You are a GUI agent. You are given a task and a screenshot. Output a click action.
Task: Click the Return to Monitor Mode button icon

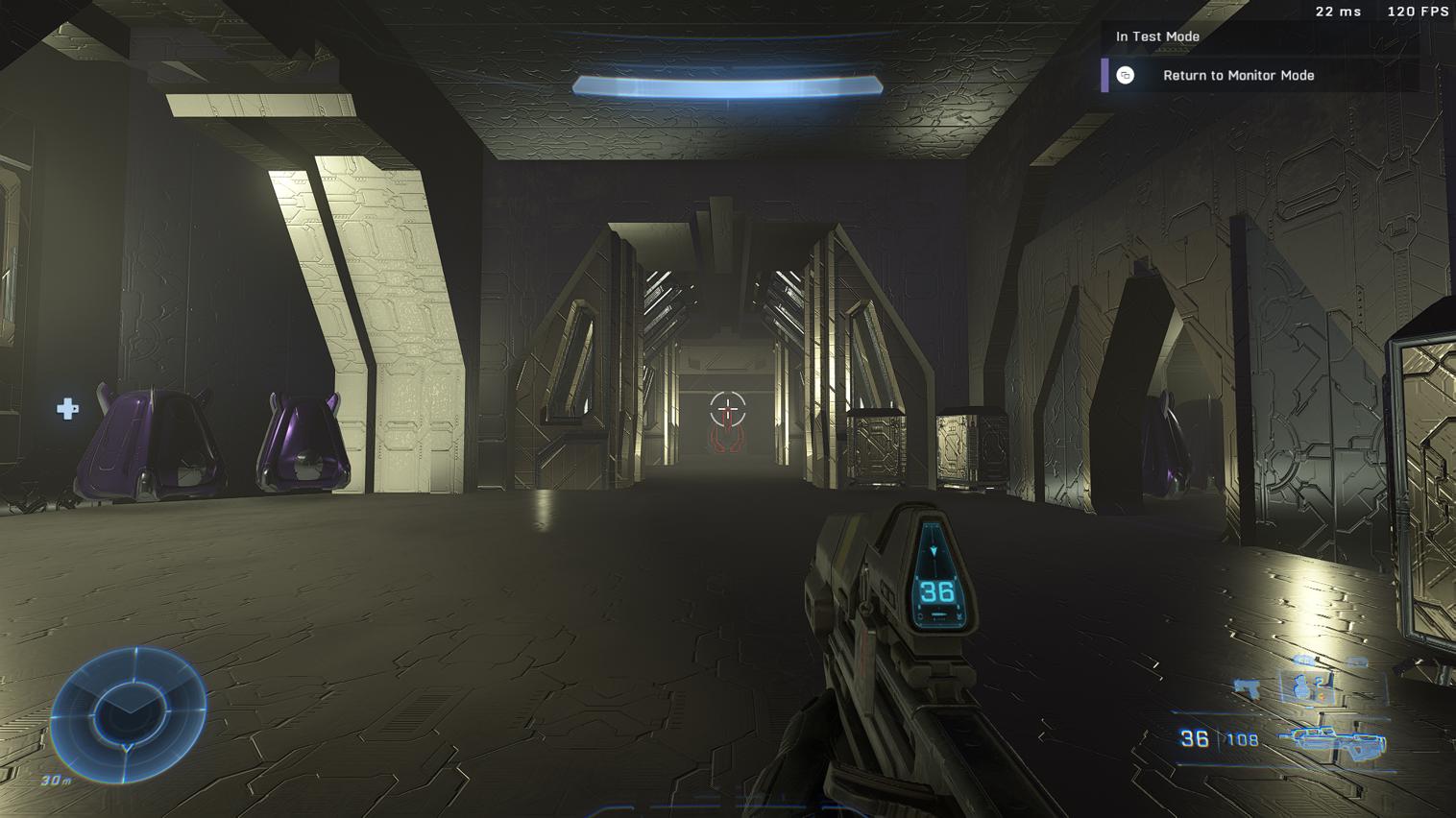(x=1124, y=76)
